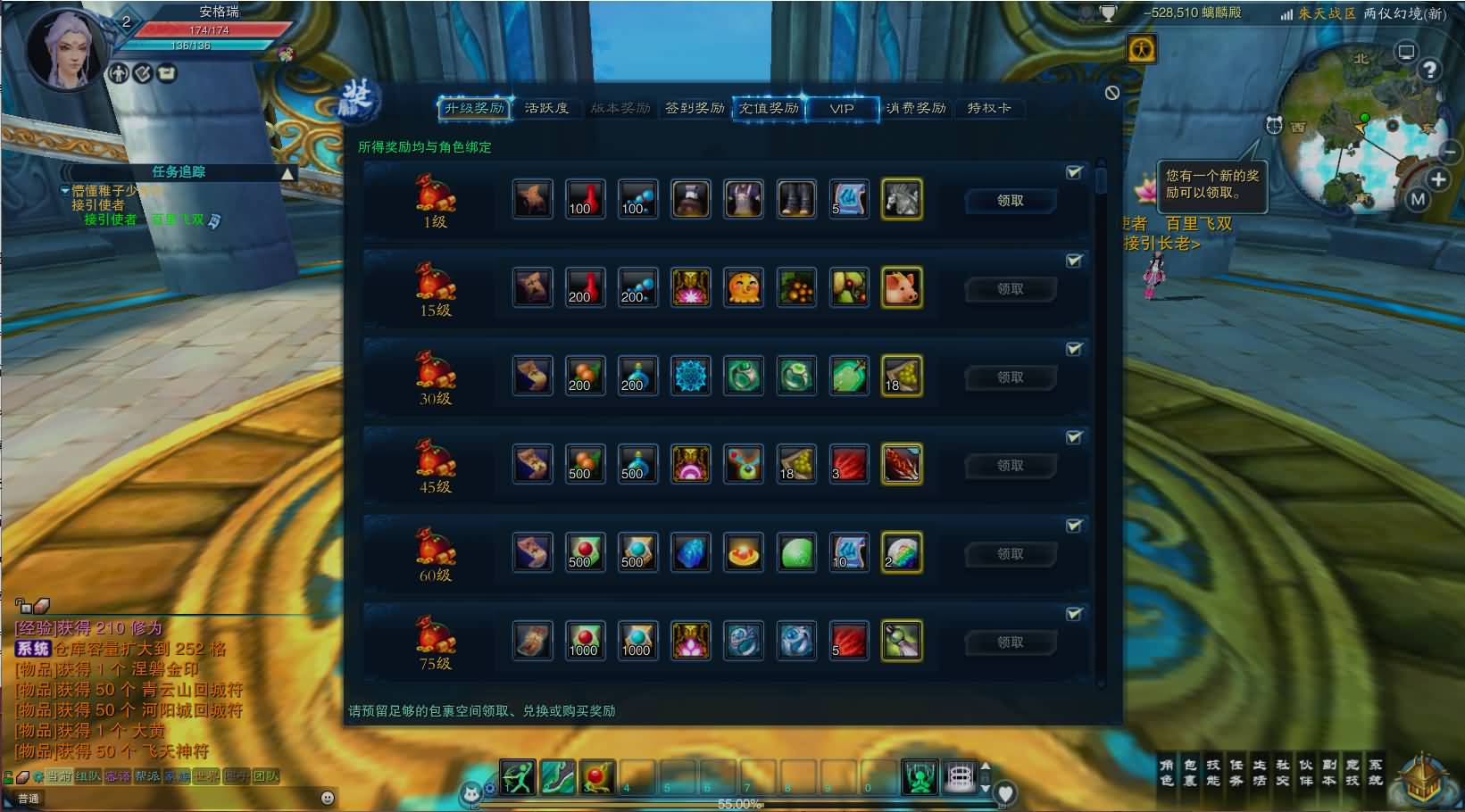Click the minimap zoom-in plus button
This screenshot has width=1465, height=812.
click(1438, 179)
